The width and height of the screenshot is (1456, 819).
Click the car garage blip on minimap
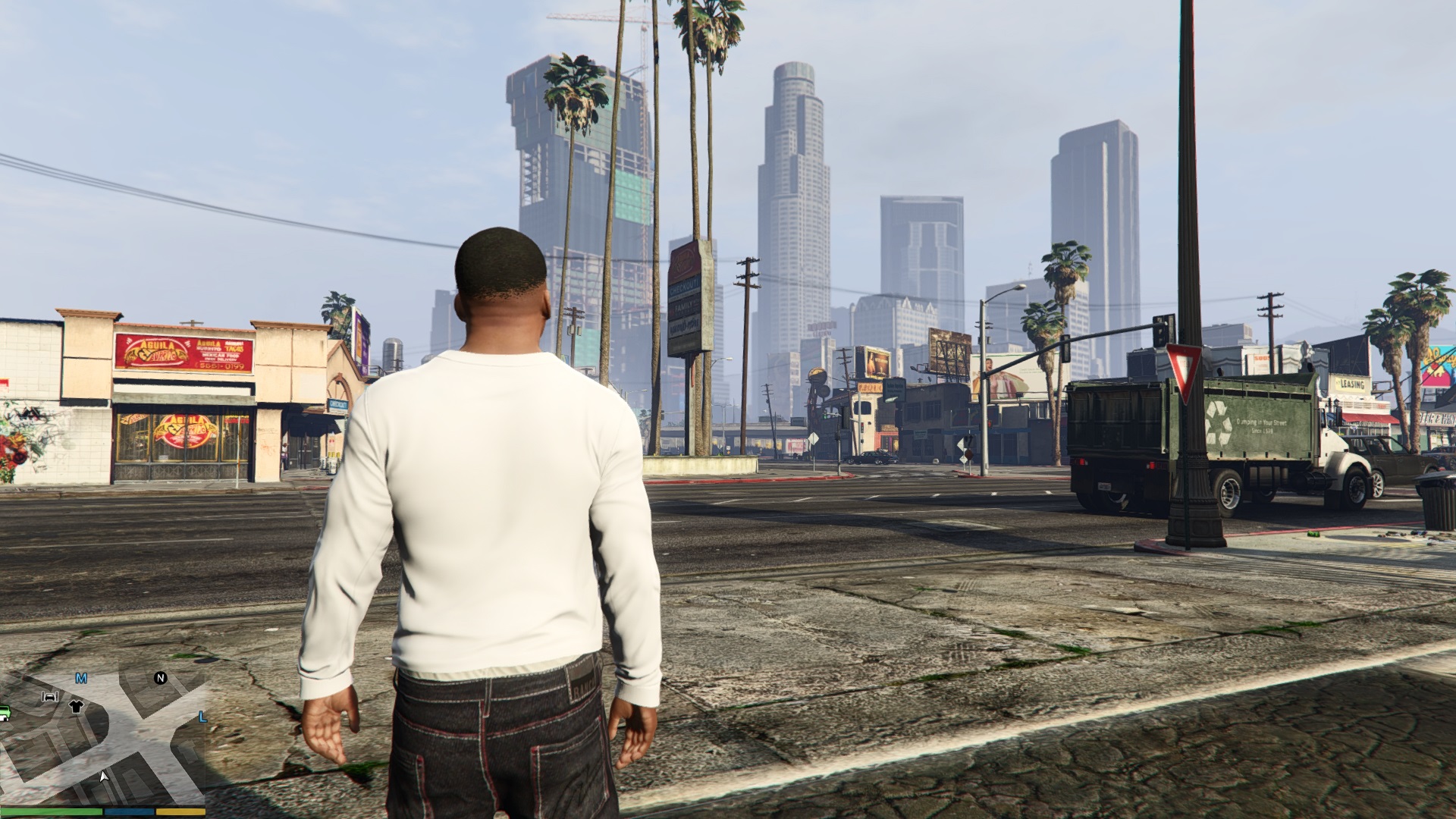point(50,696)
